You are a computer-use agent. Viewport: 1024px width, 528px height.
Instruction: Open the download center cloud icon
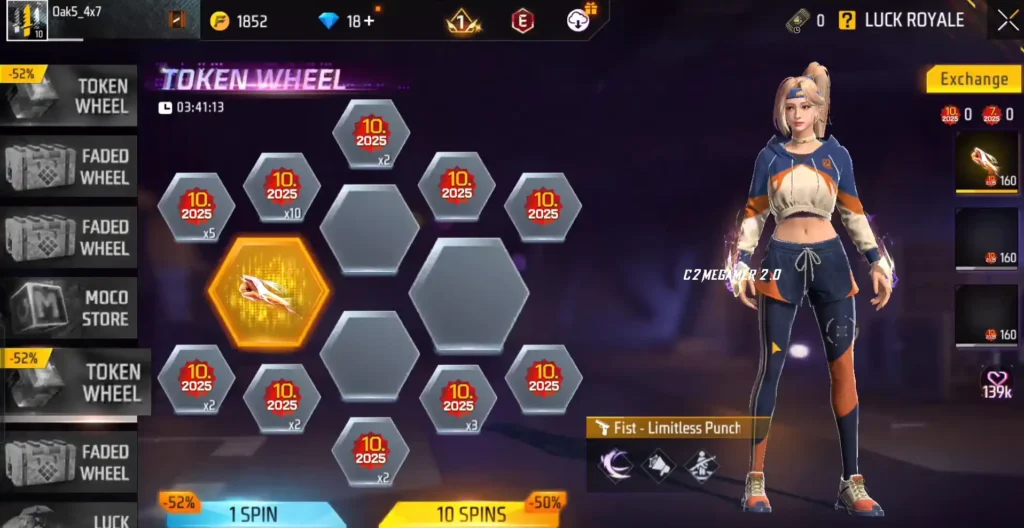coord(578,20)
